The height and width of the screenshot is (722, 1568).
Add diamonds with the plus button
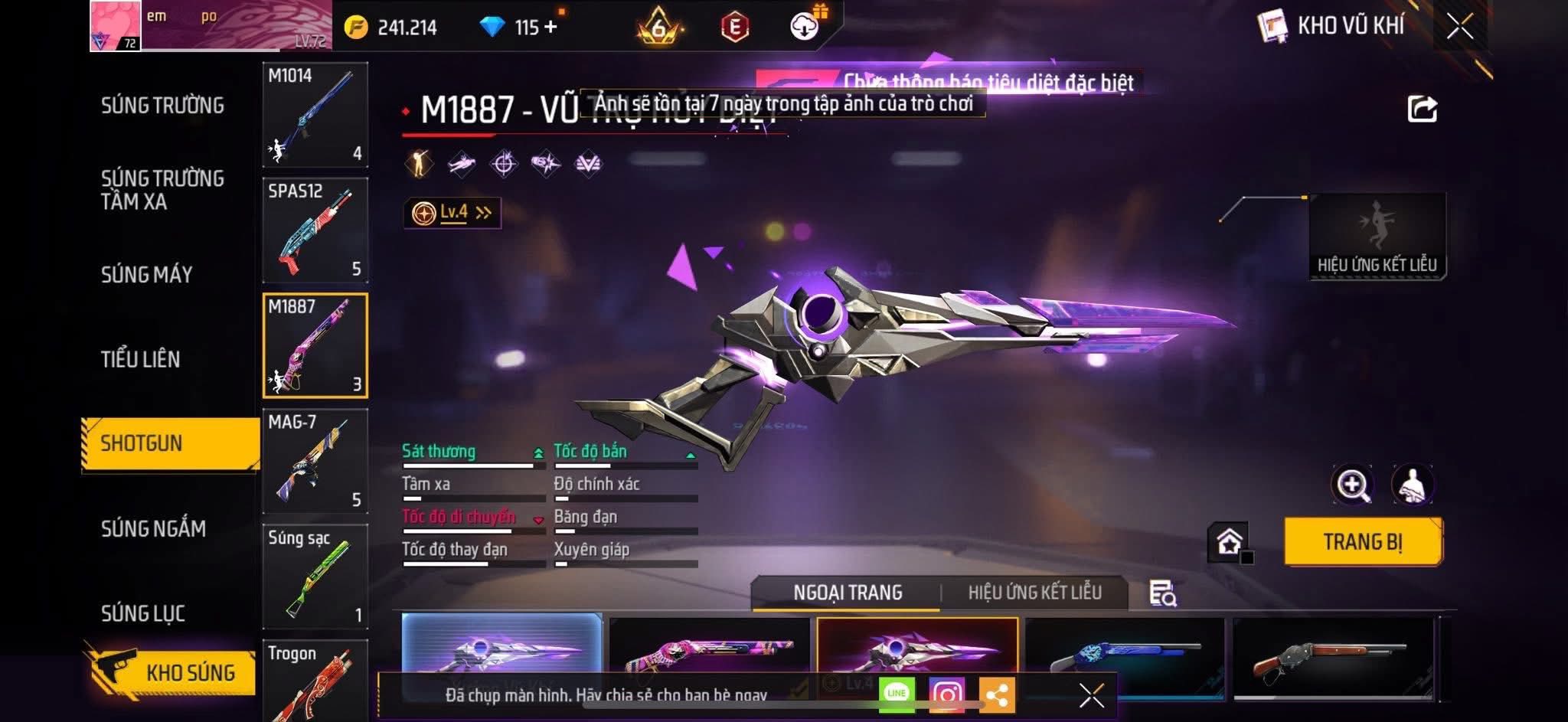[550, 27]
